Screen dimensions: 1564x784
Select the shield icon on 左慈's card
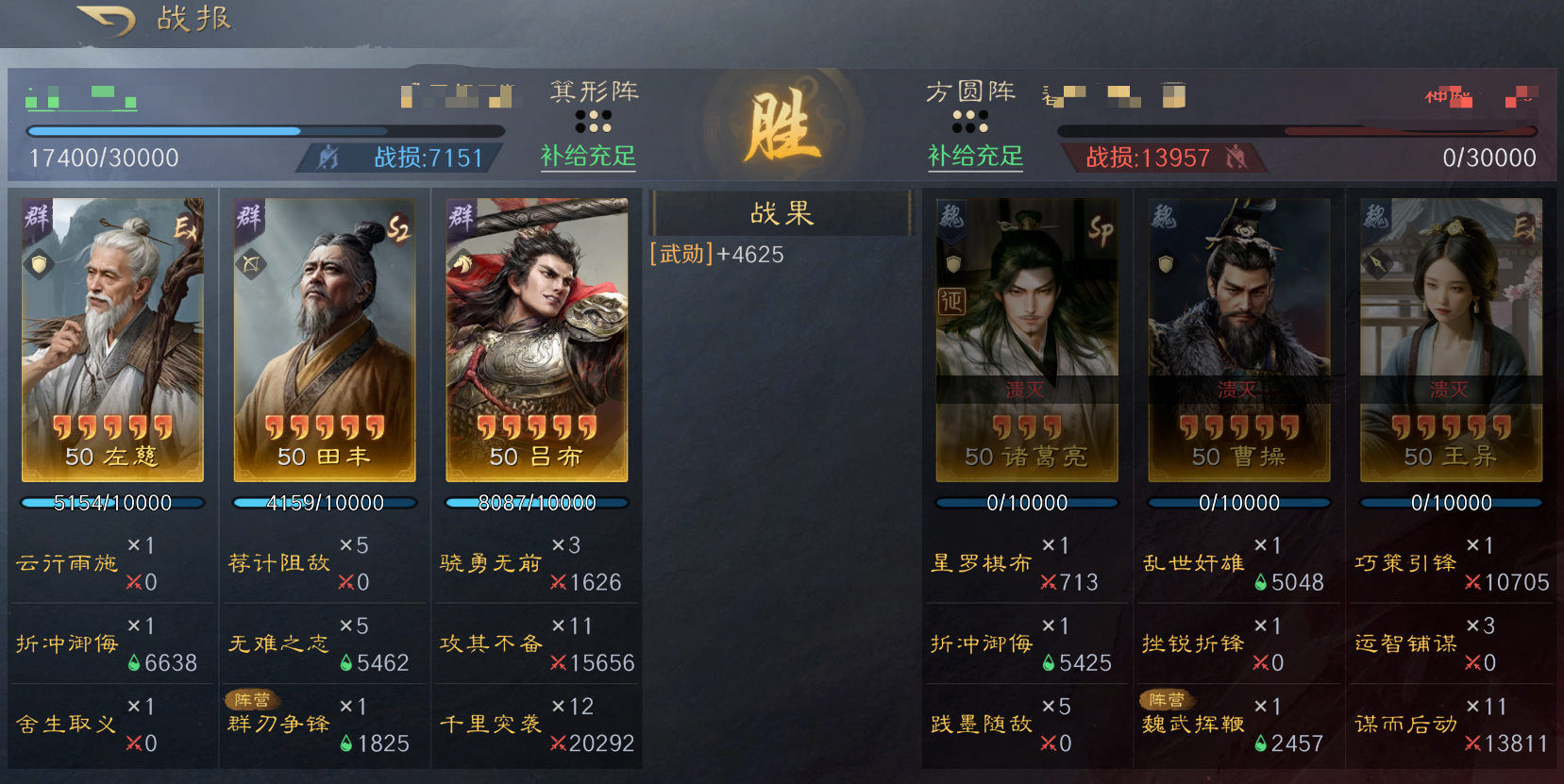38,262
